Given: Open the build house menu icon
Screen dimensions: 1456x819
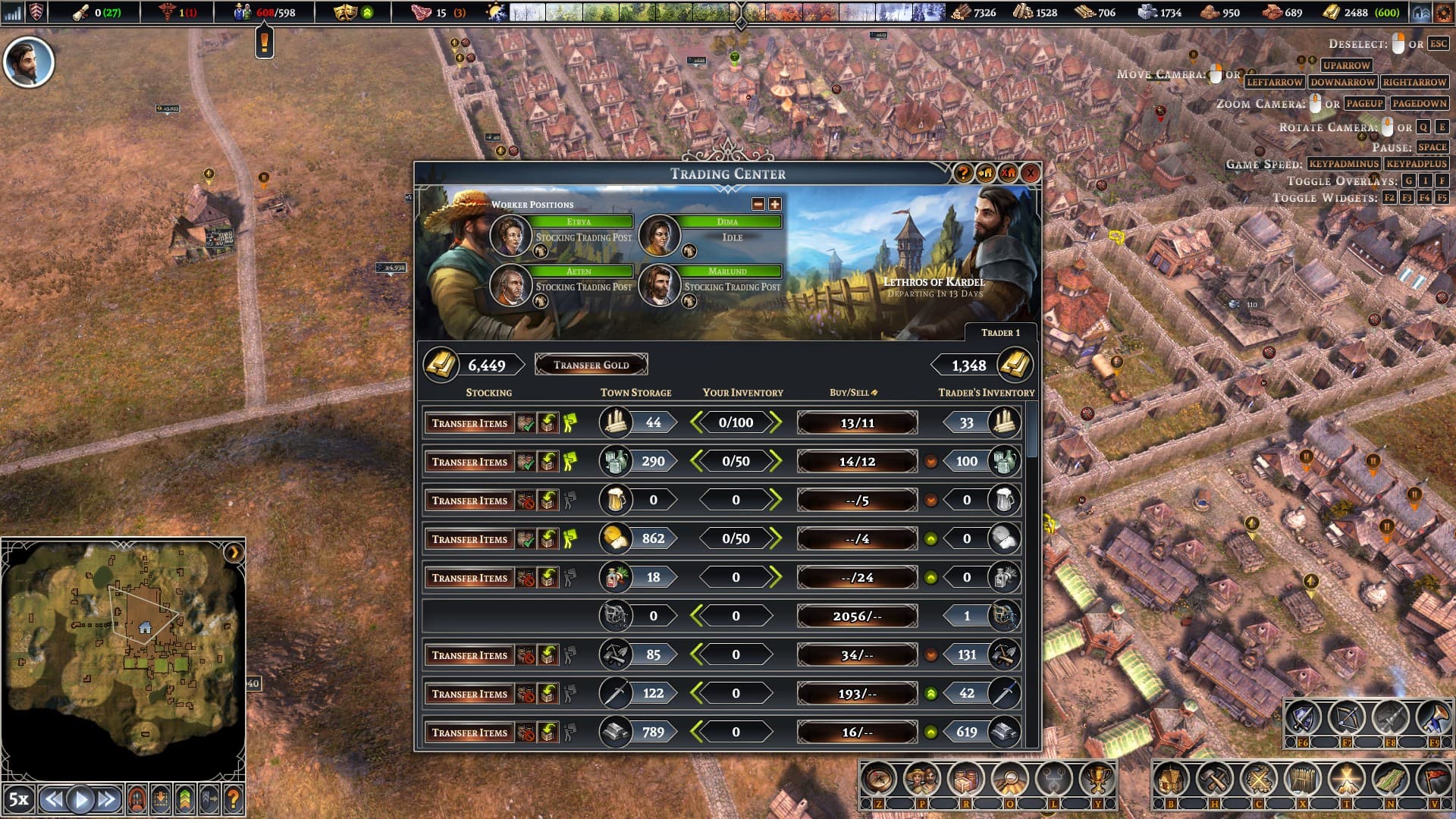Looking at the screenshot, I should [x=1171, y=779].
